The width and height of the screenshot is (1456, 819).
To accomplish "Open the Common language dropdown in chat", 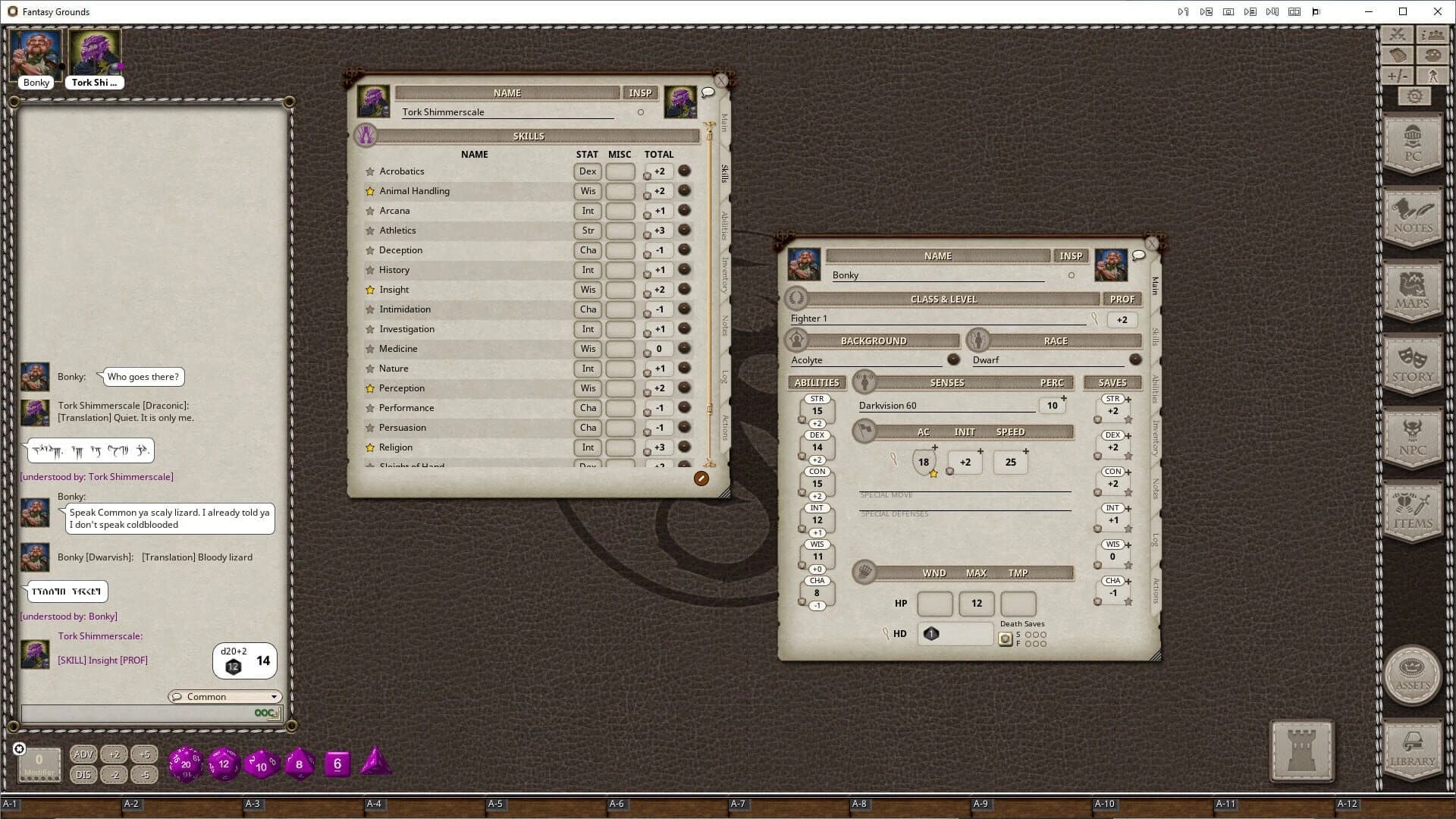I will [x=224, y=696].
